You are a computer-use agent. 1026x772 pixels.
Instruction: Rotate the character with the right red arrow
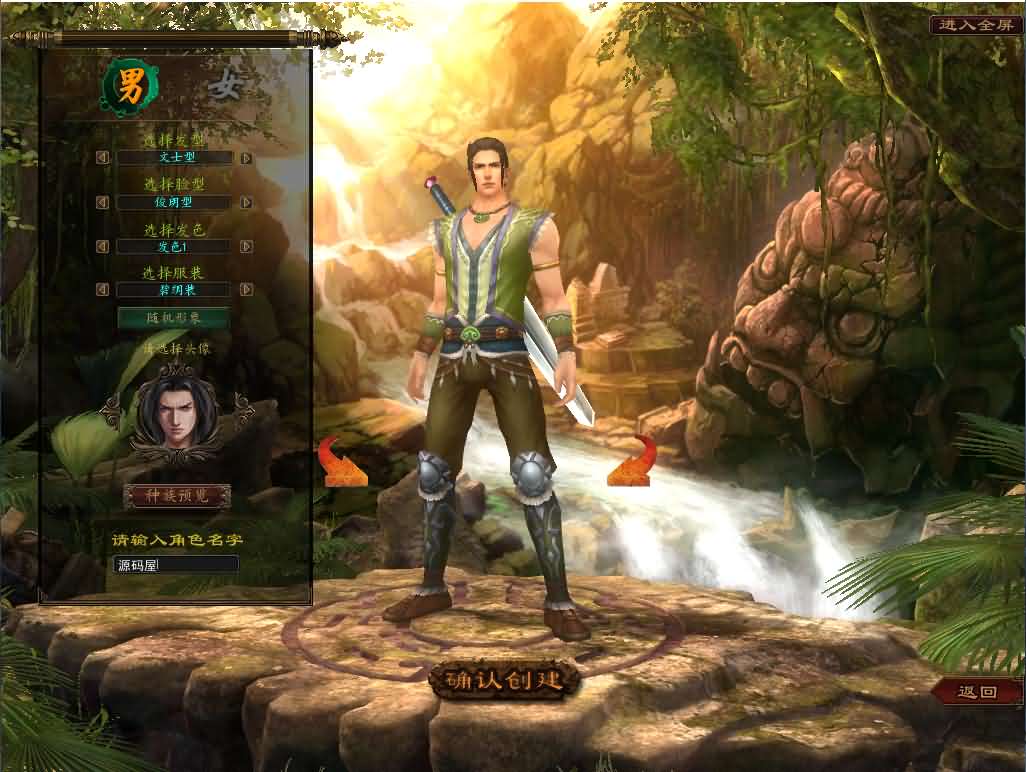(x=633, y=462)
